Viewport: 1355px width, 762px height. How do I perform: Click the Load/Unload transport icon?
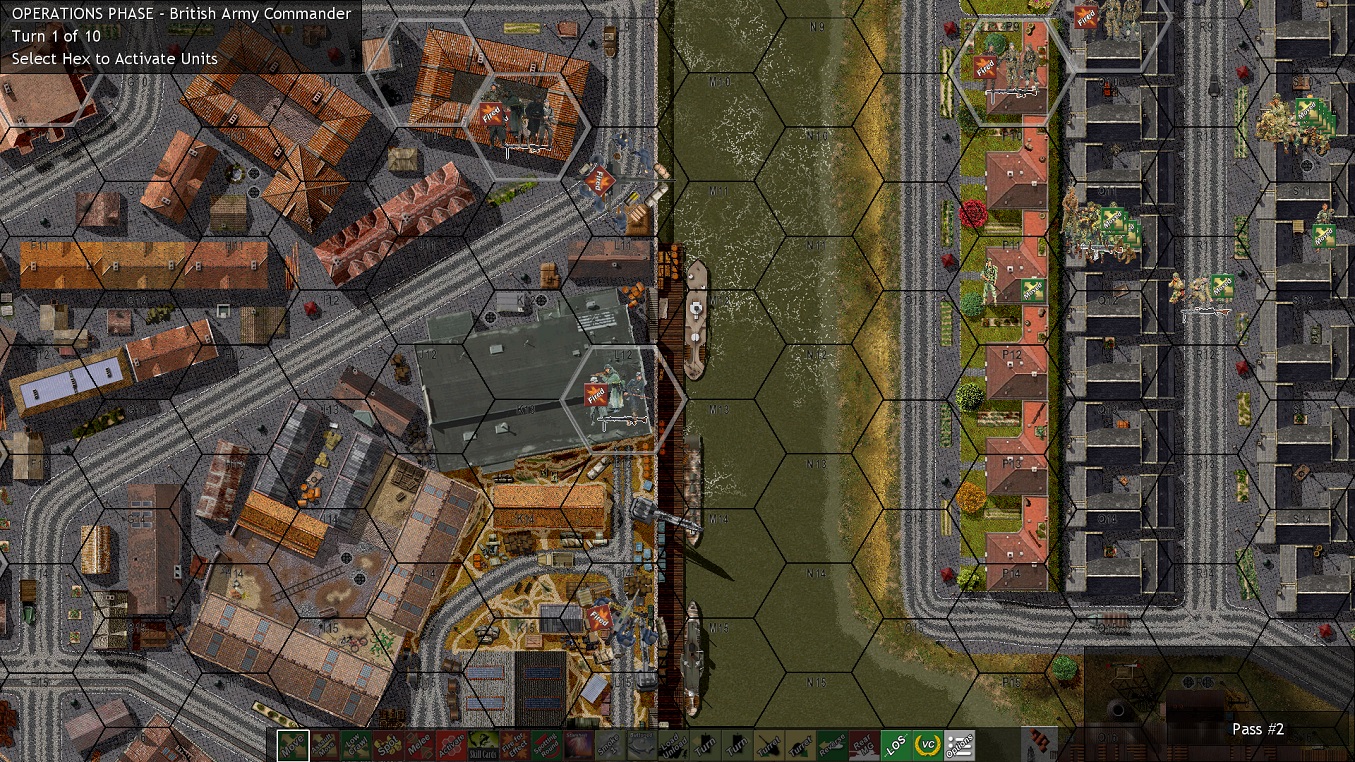pyautogui.click(x=675, y=744)
